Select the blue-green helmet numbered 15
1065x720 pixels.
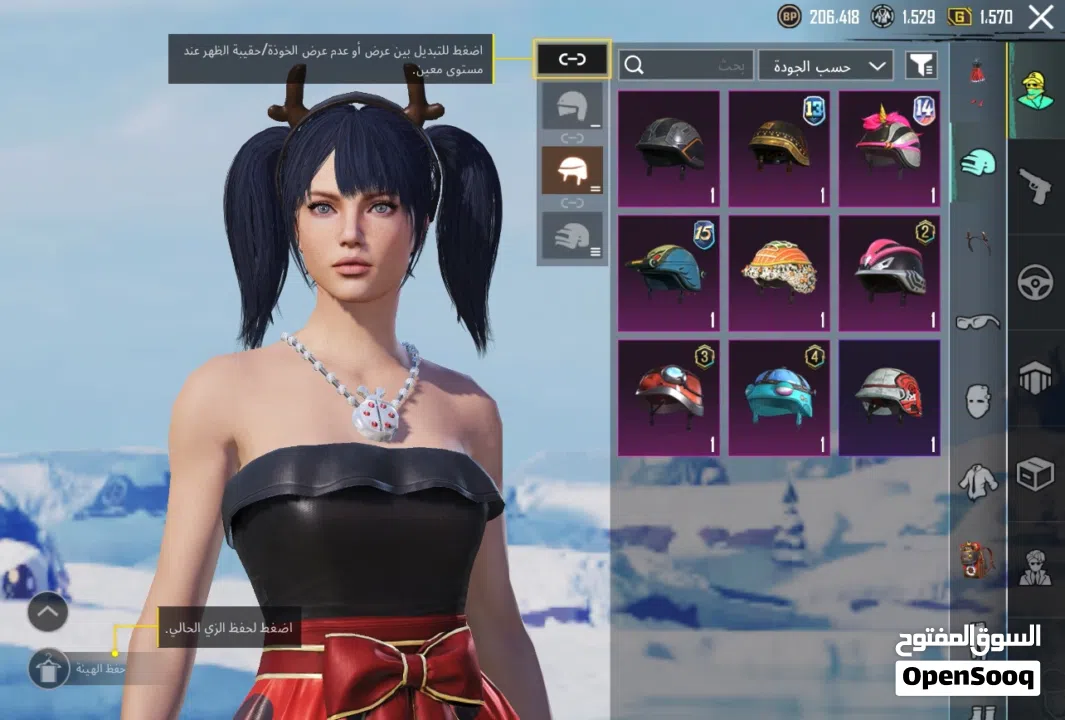coord(668,273)
